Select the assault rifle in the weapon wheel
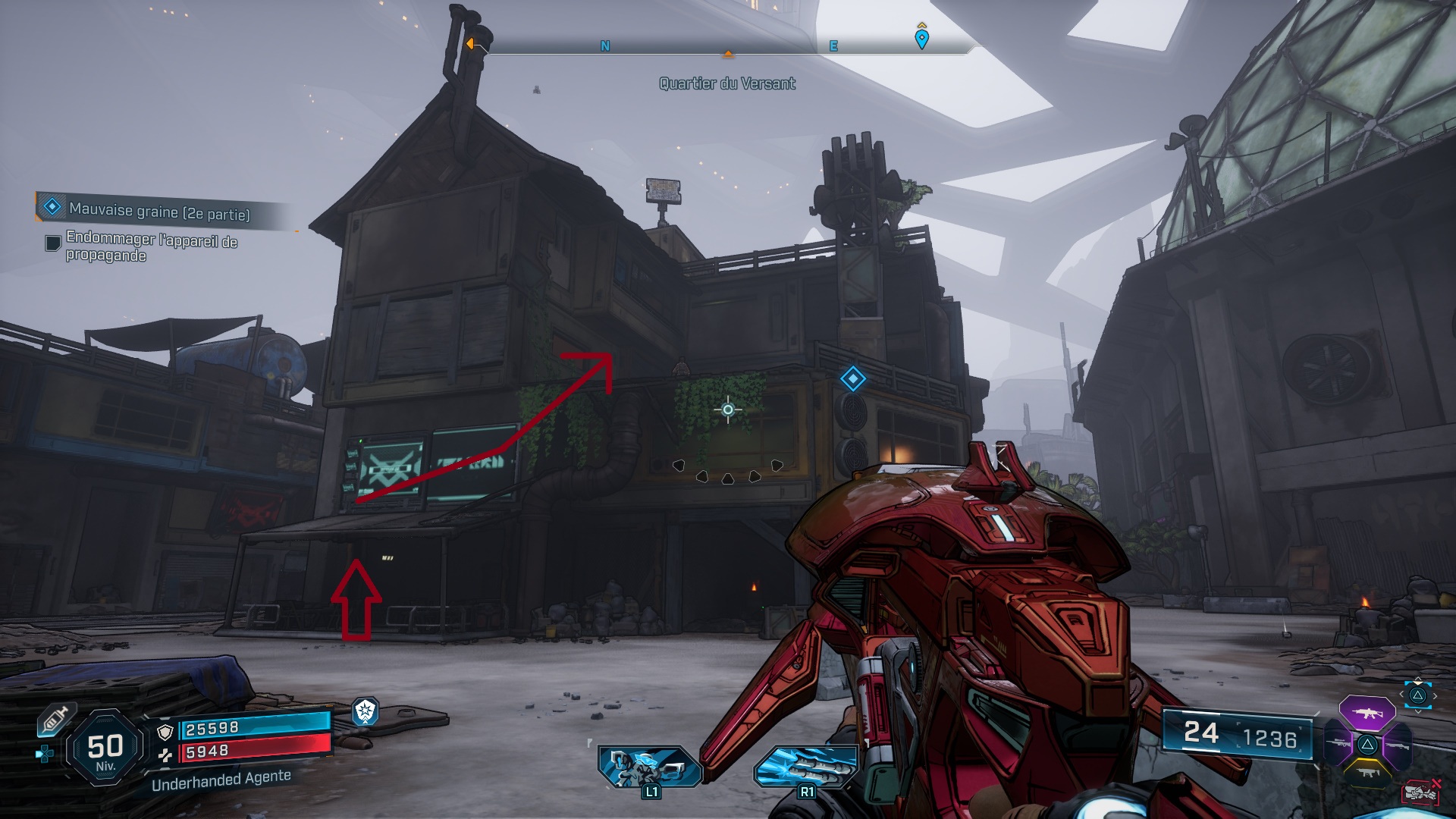 point(1368,713)
